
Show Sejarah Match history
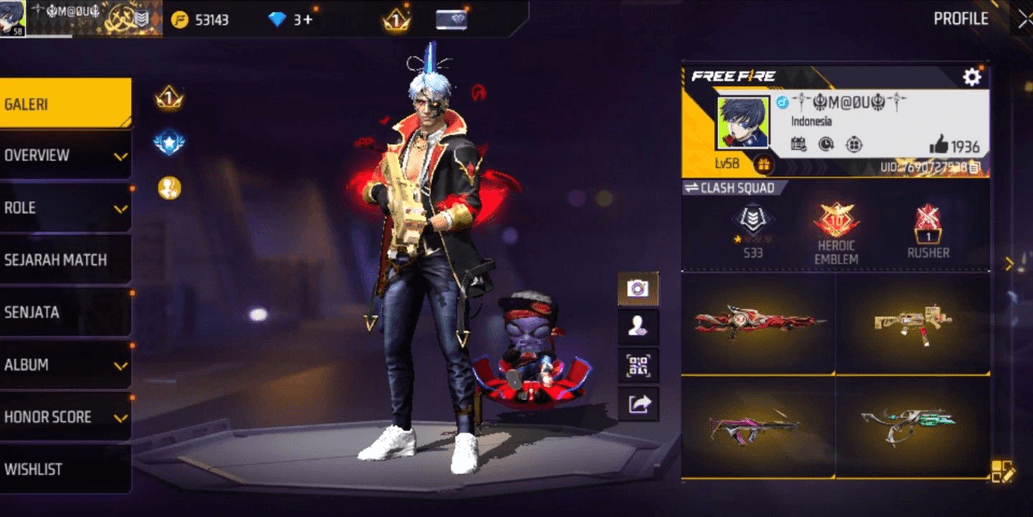point(64,260)
